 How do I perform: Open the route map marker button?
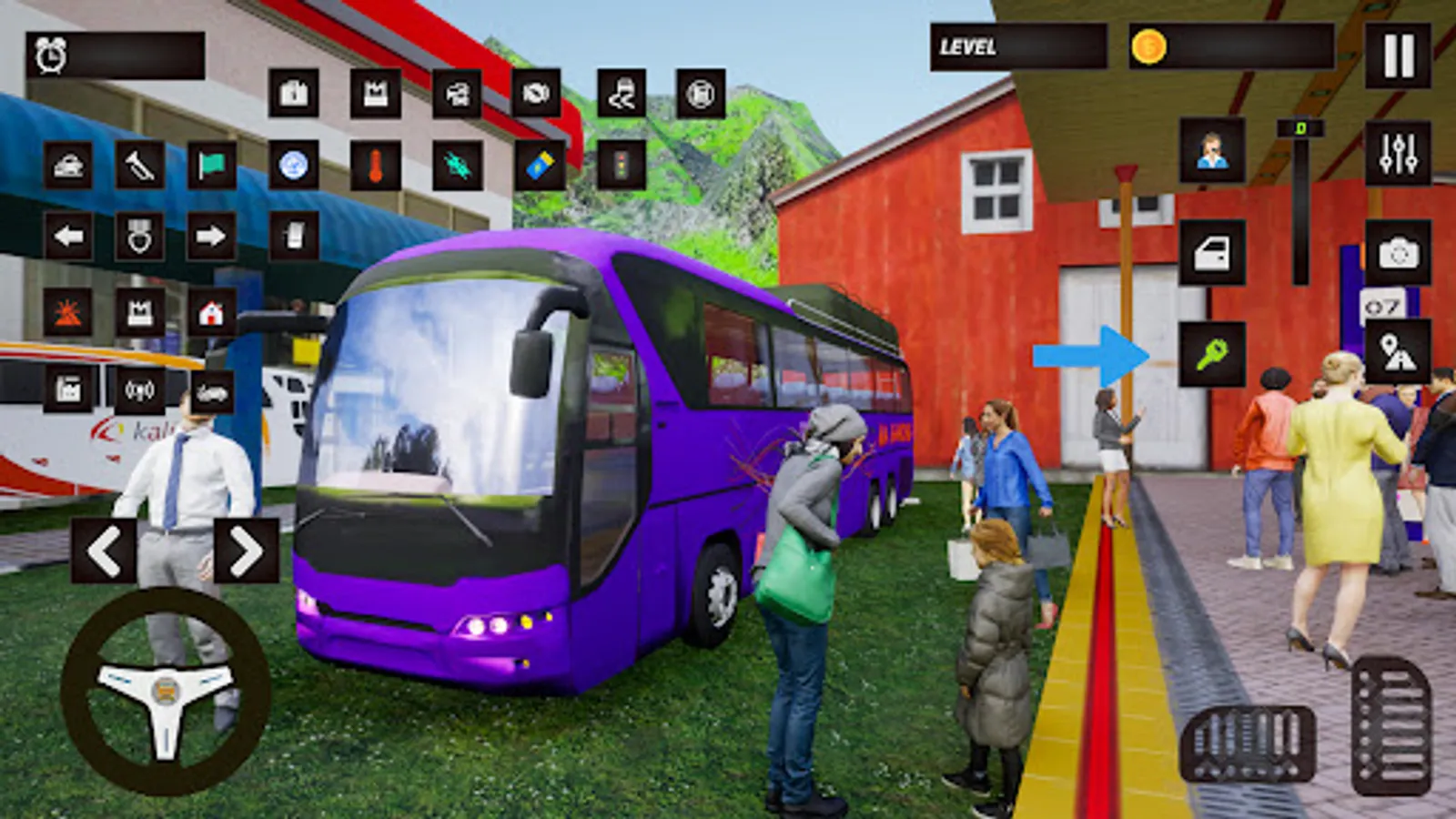[1398, 352]
